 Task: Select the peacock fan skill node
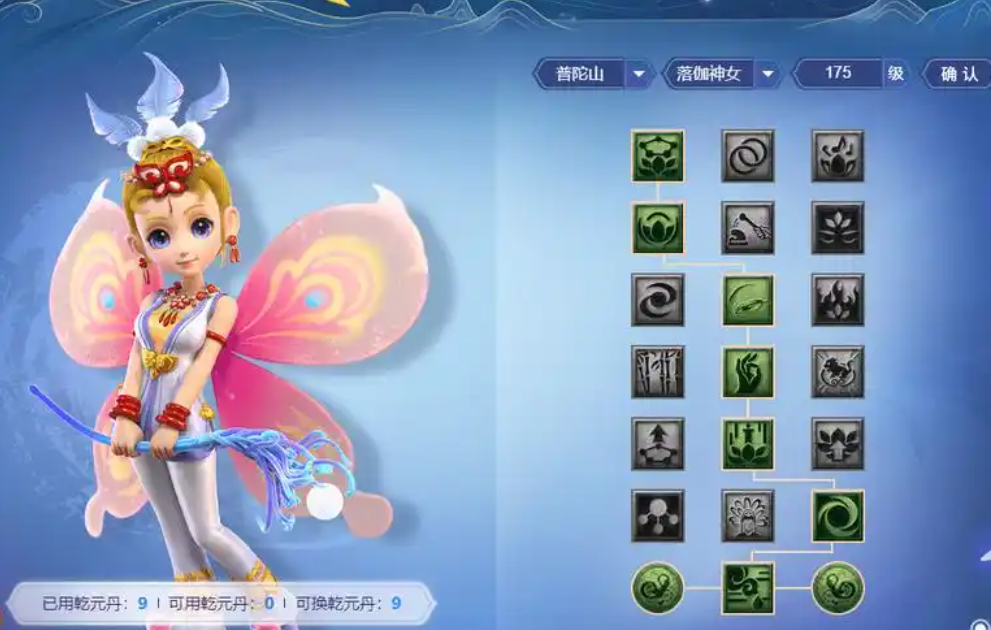click(747, 516)
